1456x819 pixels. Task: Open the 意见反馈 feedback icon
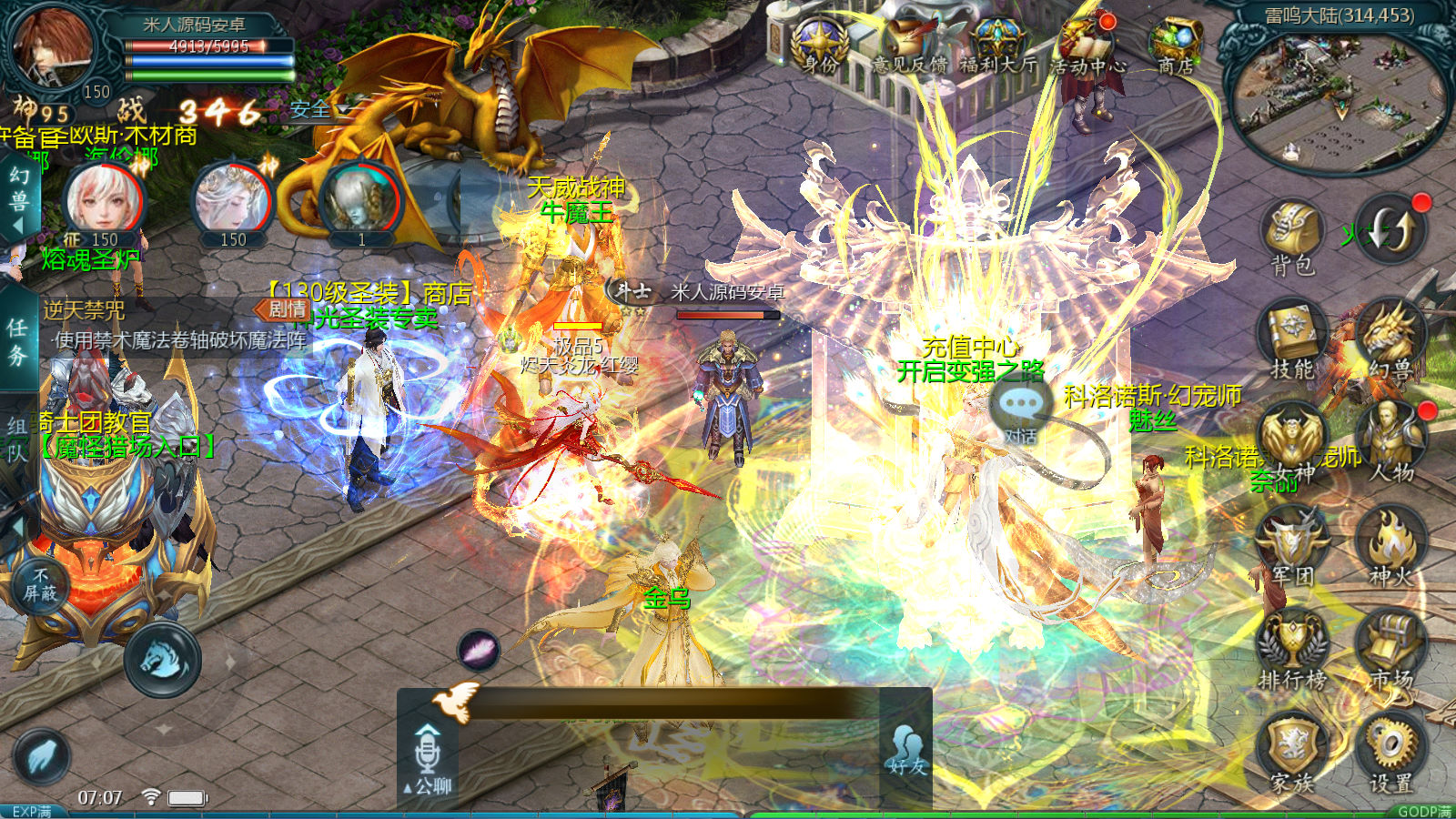click(910, 44)
